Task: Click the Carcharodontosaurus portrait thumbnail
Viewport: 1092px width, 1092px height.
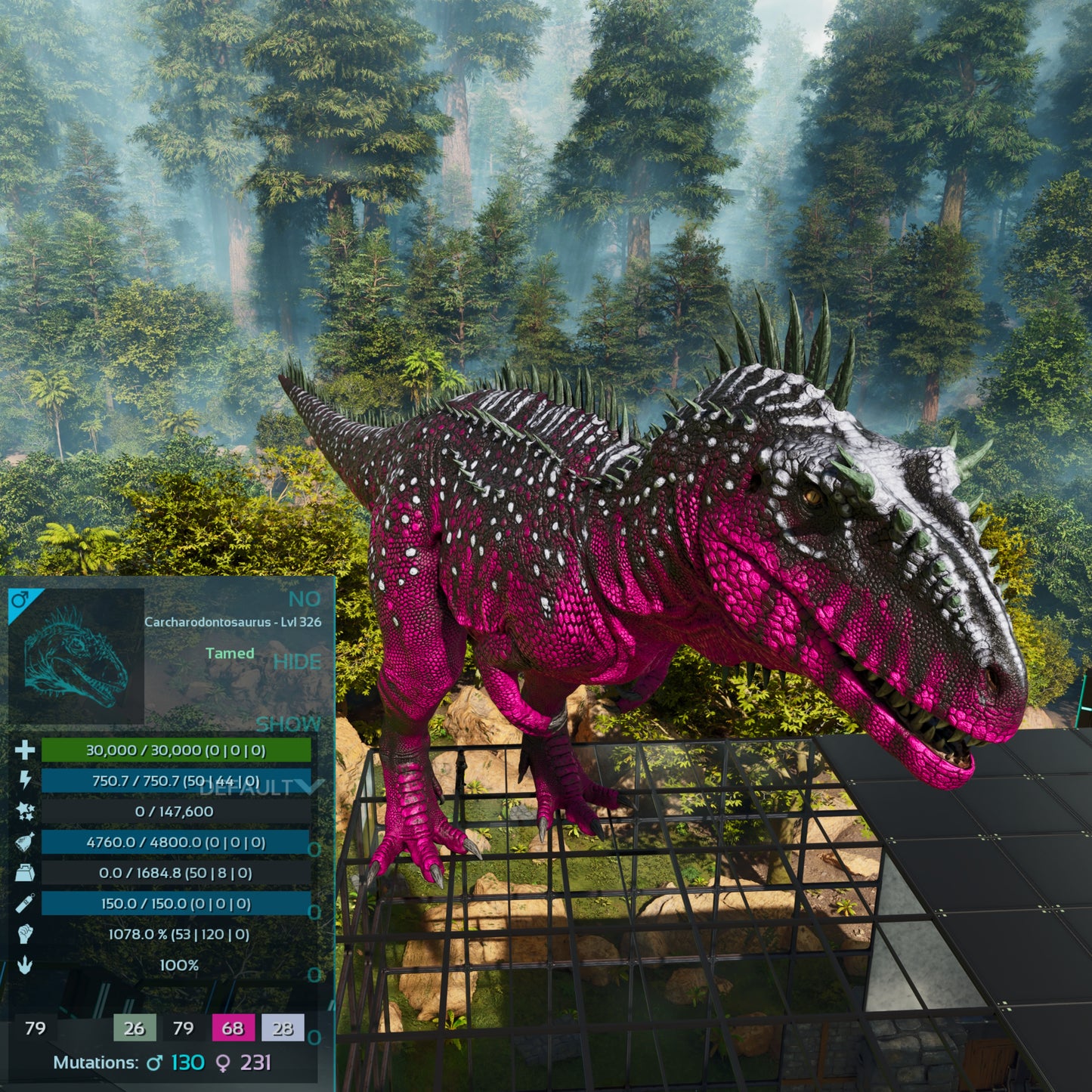Action: click(76, 656)
